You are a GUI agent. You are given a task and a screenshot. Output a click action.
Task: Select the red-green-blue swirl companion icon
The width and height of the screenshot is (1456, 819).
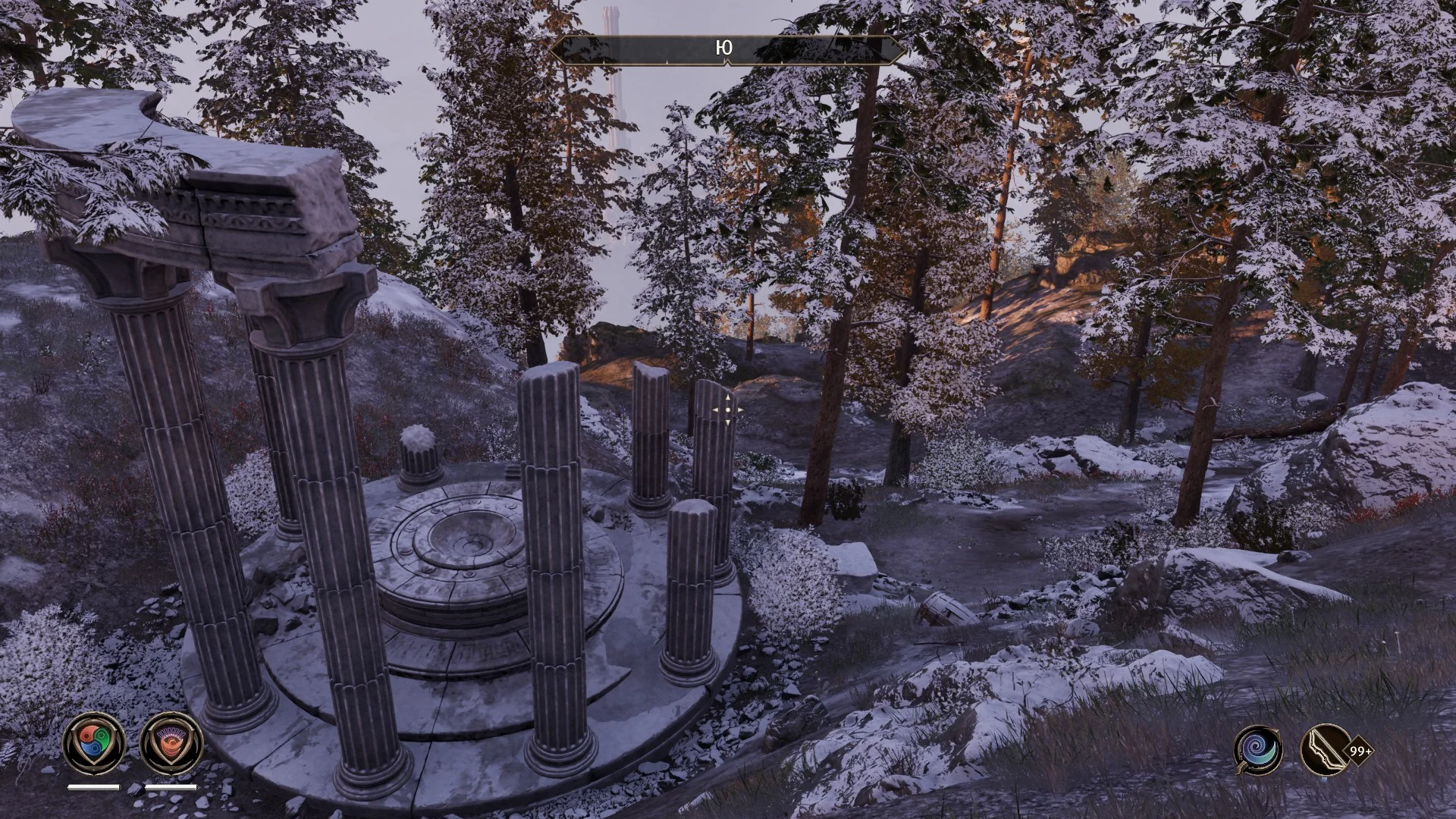pyautogui.click(x=94, y=743)
